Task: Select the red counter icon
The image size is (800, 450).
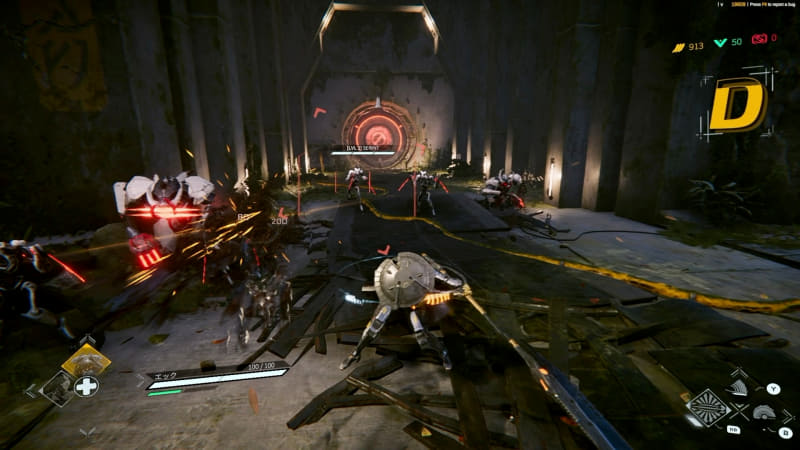Action: point(759,39)
